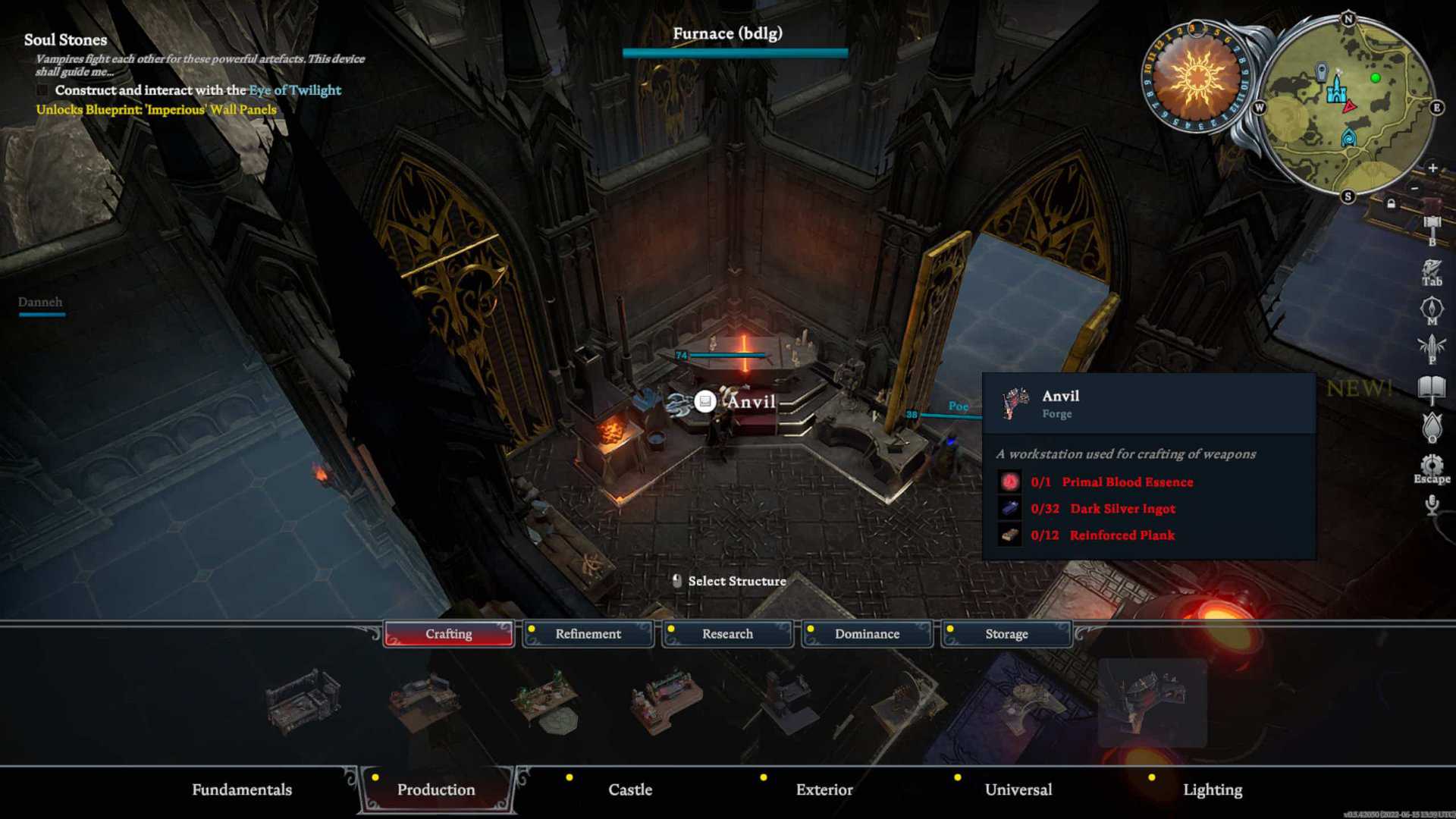
Task: Toggle the yellow indicator beside Refinement
Action: pyautogui.click(x=532, y=628)
